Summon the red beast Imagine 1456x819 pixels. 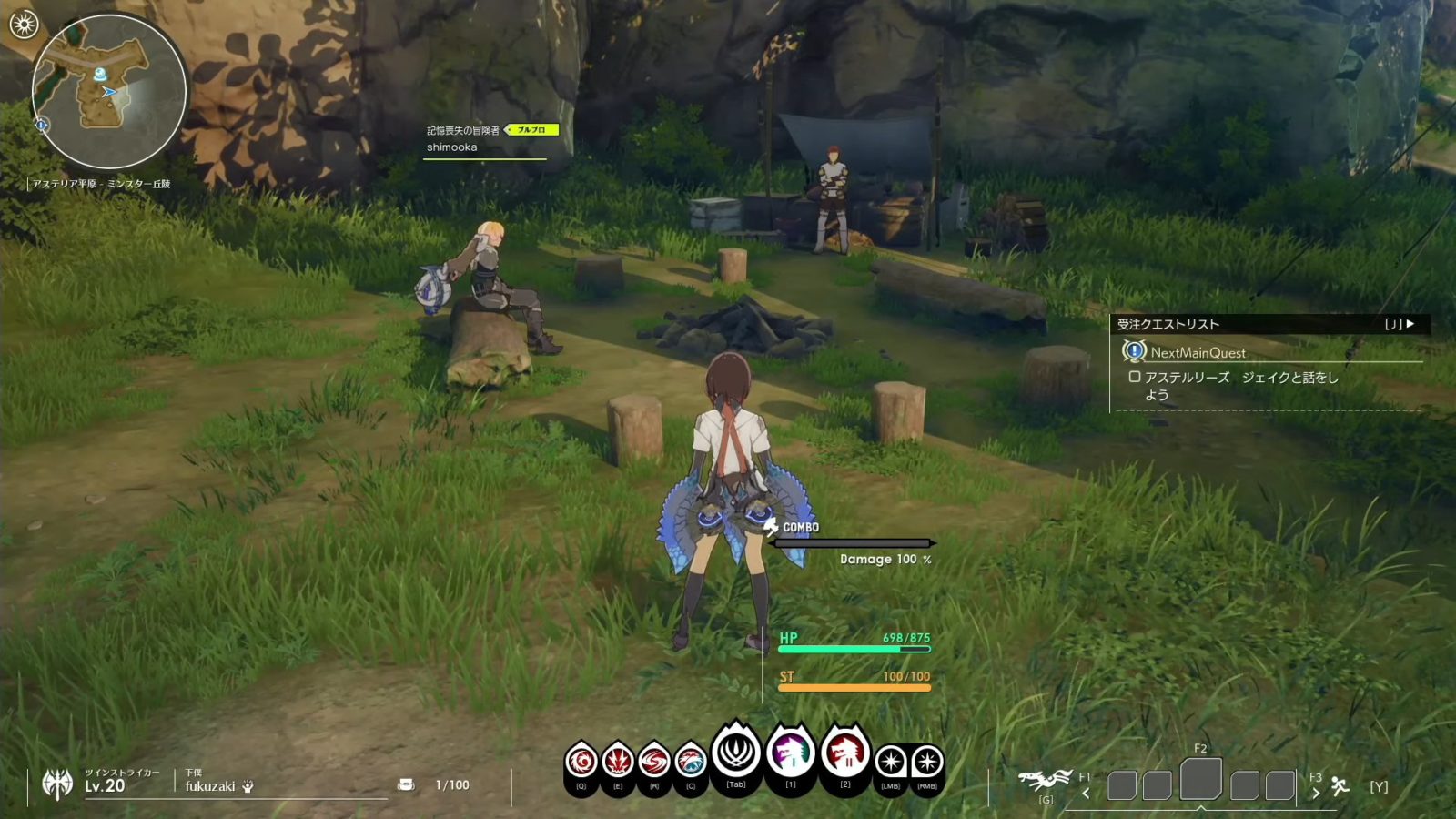845,753
